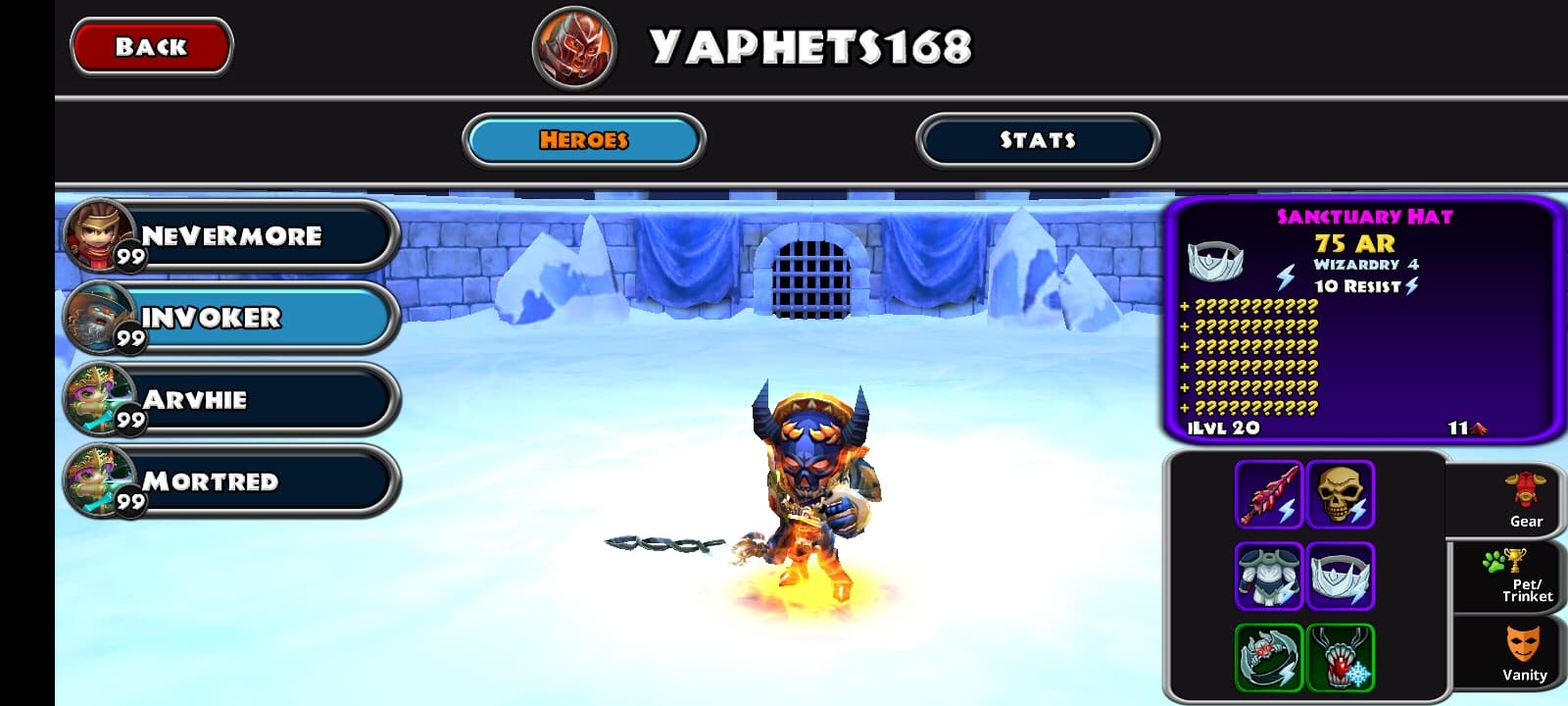Select the Mortred hero row
Image resolution: width=1568 pixels, height=706 pixels.
point(231,481)
